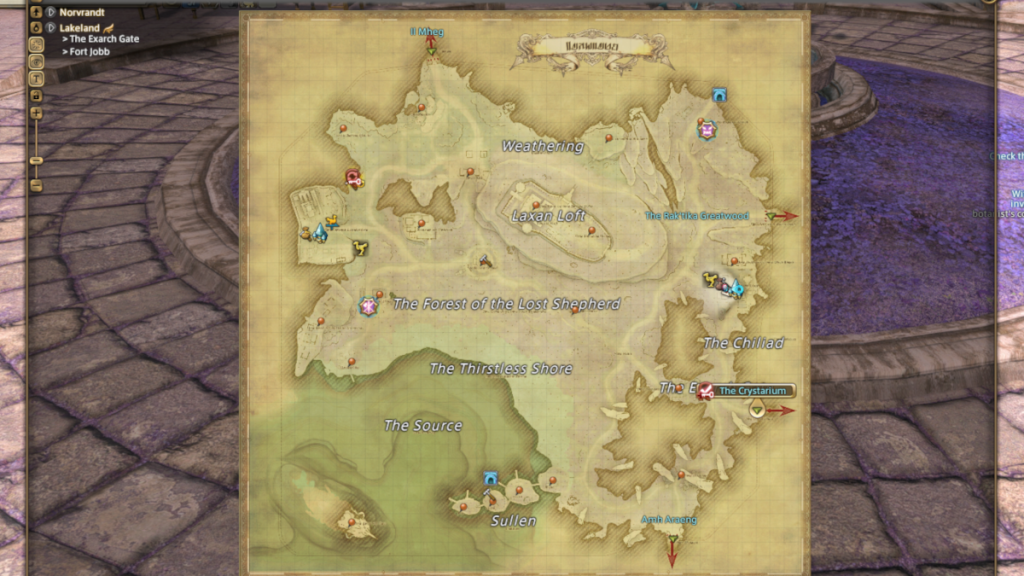Select the Fort Jobb aetheryte entry
The width and height of the screenshot is (1024, 576).
pos(89,51)
